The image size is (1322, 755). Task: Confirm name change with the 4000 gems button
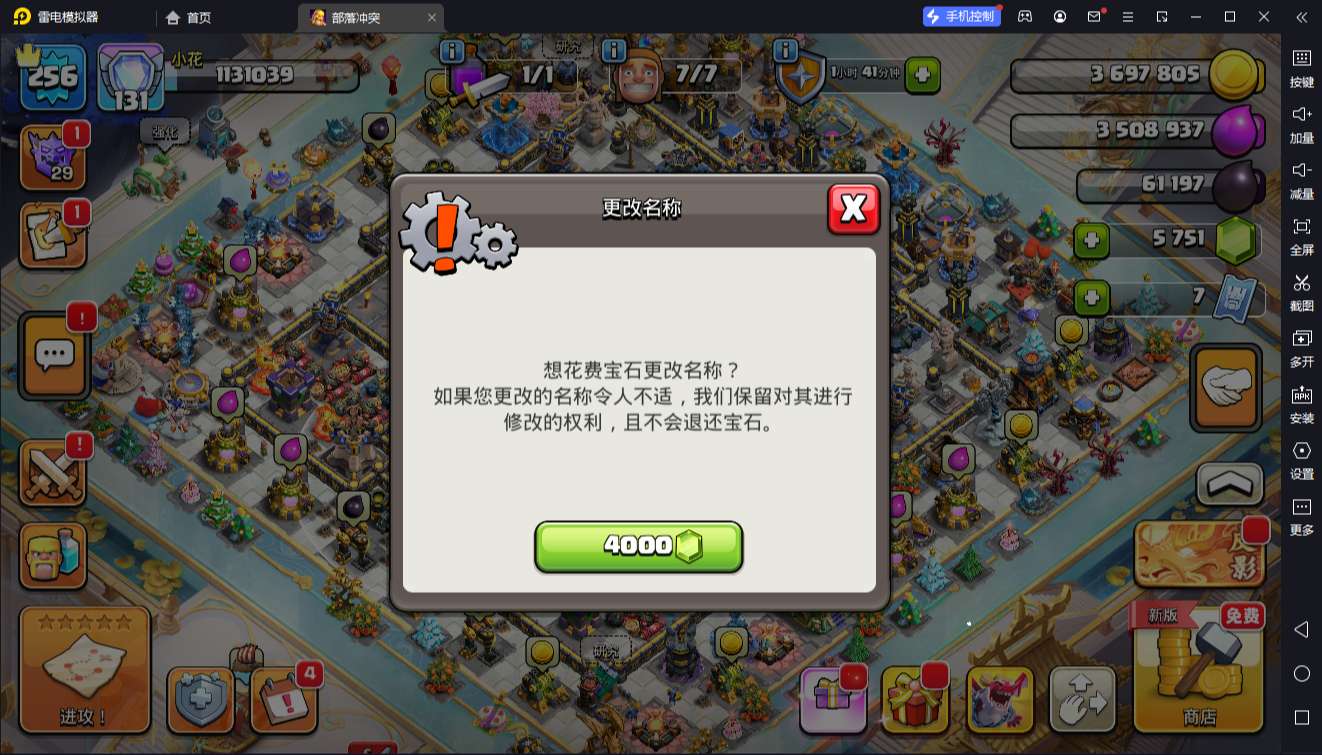tap(639, 546)
